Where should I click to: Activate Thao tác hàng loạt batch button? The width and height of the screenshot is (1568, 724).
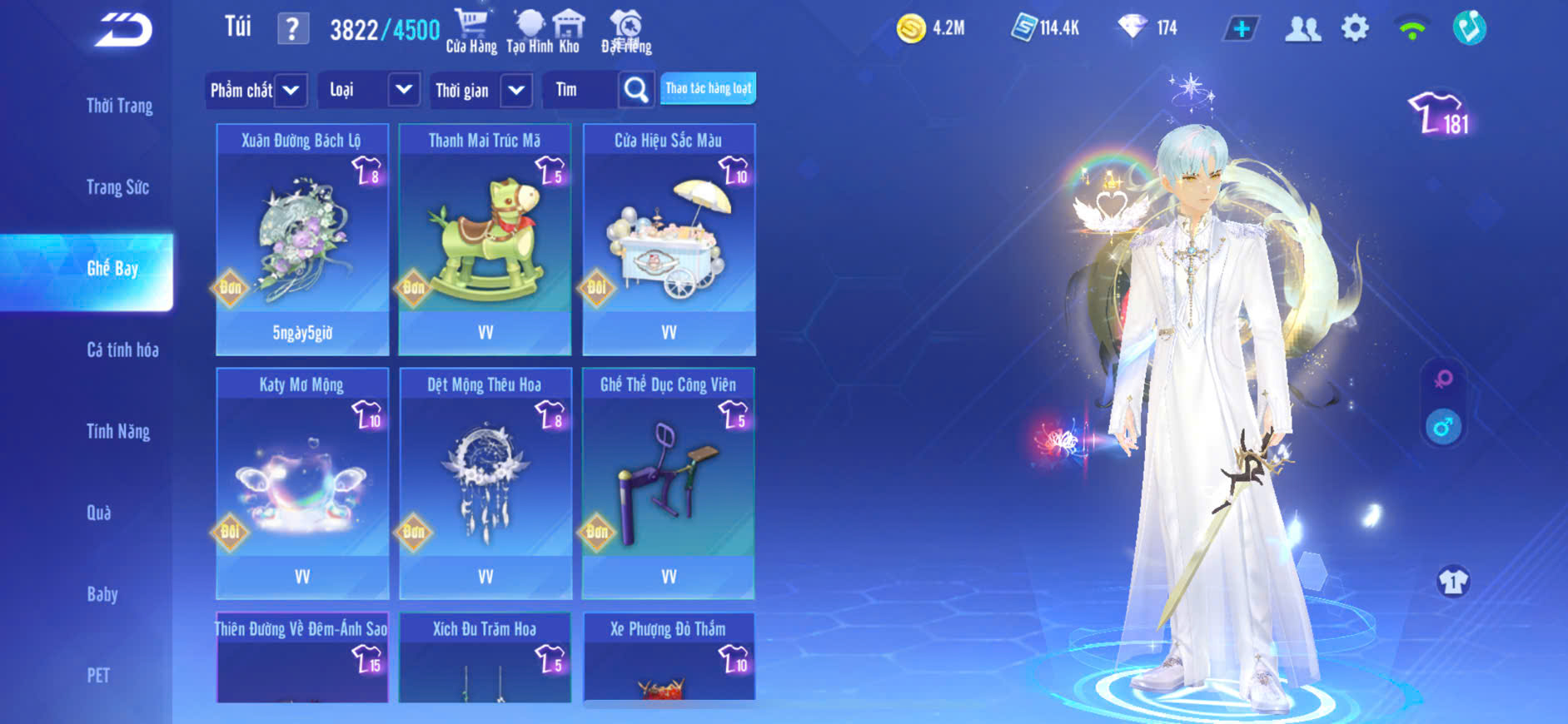click(708, 88)
